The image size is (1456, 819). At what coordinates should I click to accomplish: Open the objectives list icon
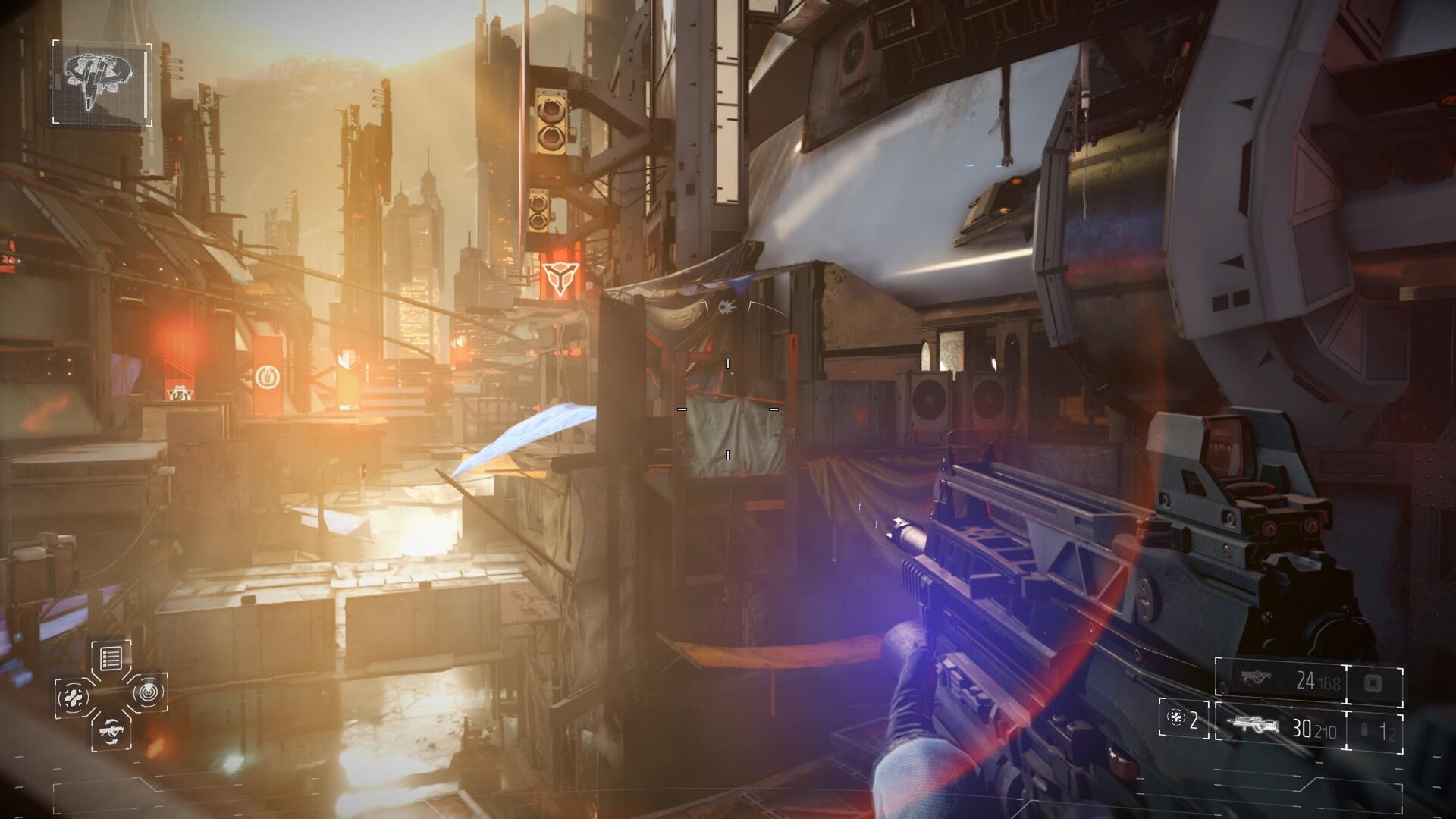pyautogui.click(x=111, y=657)
